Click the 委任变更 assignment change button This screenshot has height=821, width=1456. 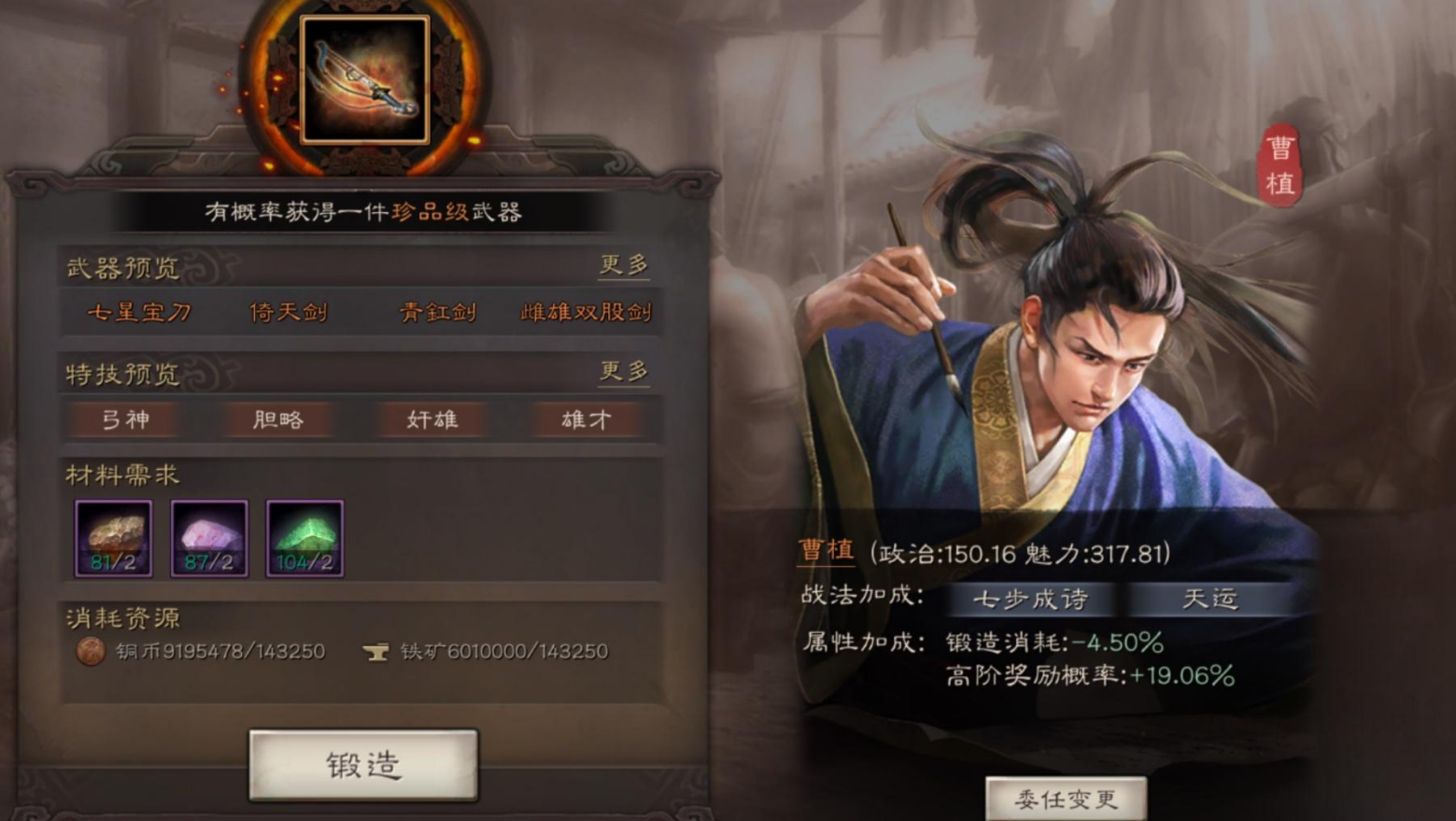click(1067, 799)
